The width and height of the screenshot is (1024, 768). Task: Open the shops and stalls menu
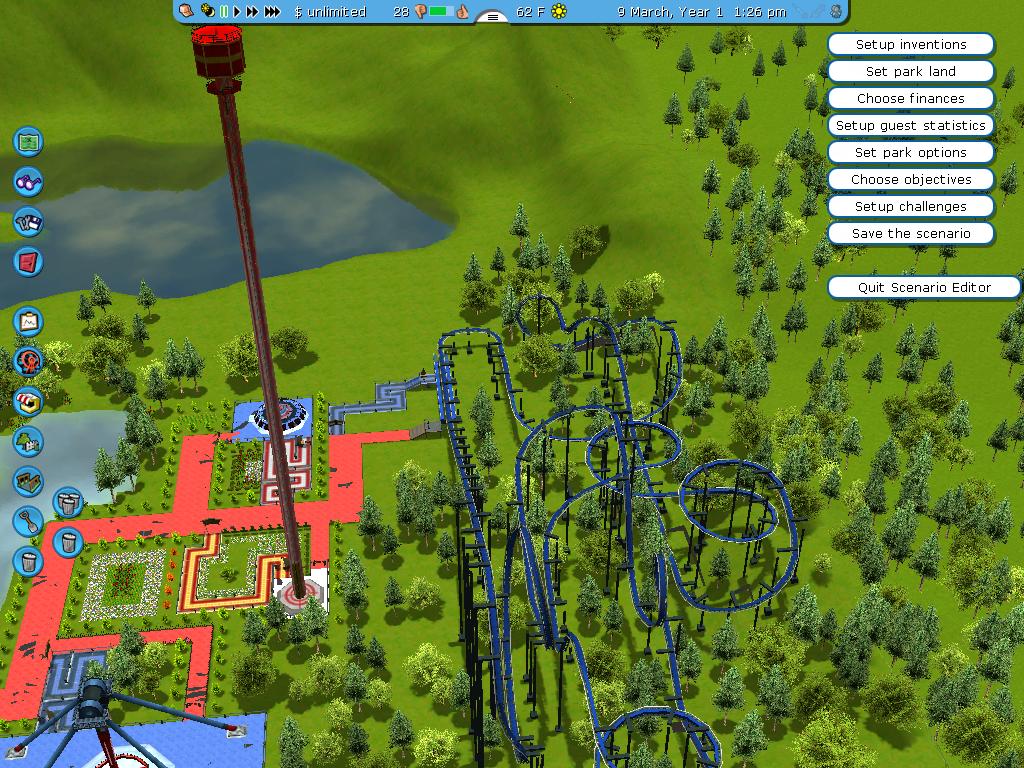pos(28,401)
